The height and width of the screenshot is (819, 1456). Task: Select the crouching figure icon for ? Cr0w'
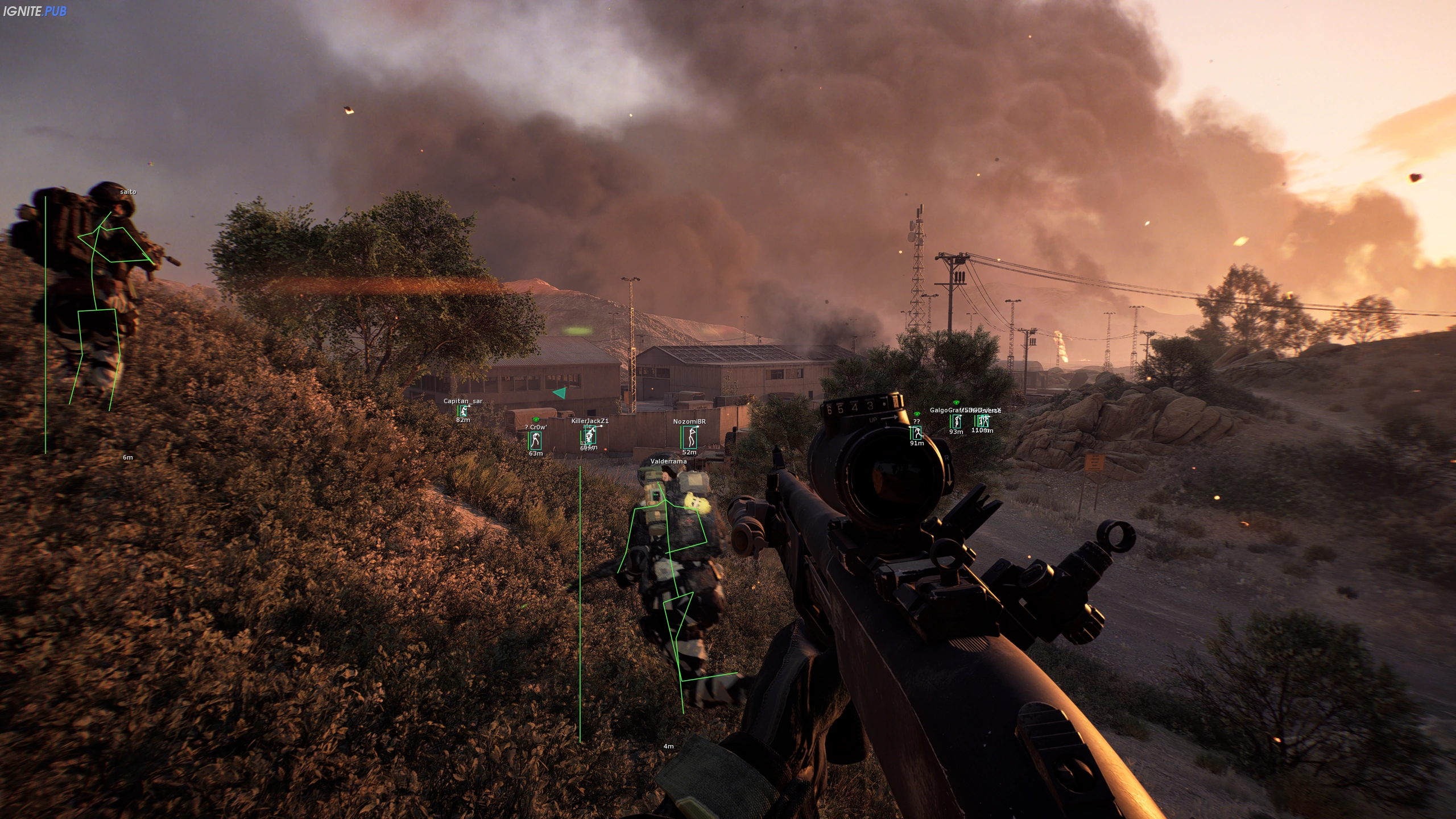[536, 441]
